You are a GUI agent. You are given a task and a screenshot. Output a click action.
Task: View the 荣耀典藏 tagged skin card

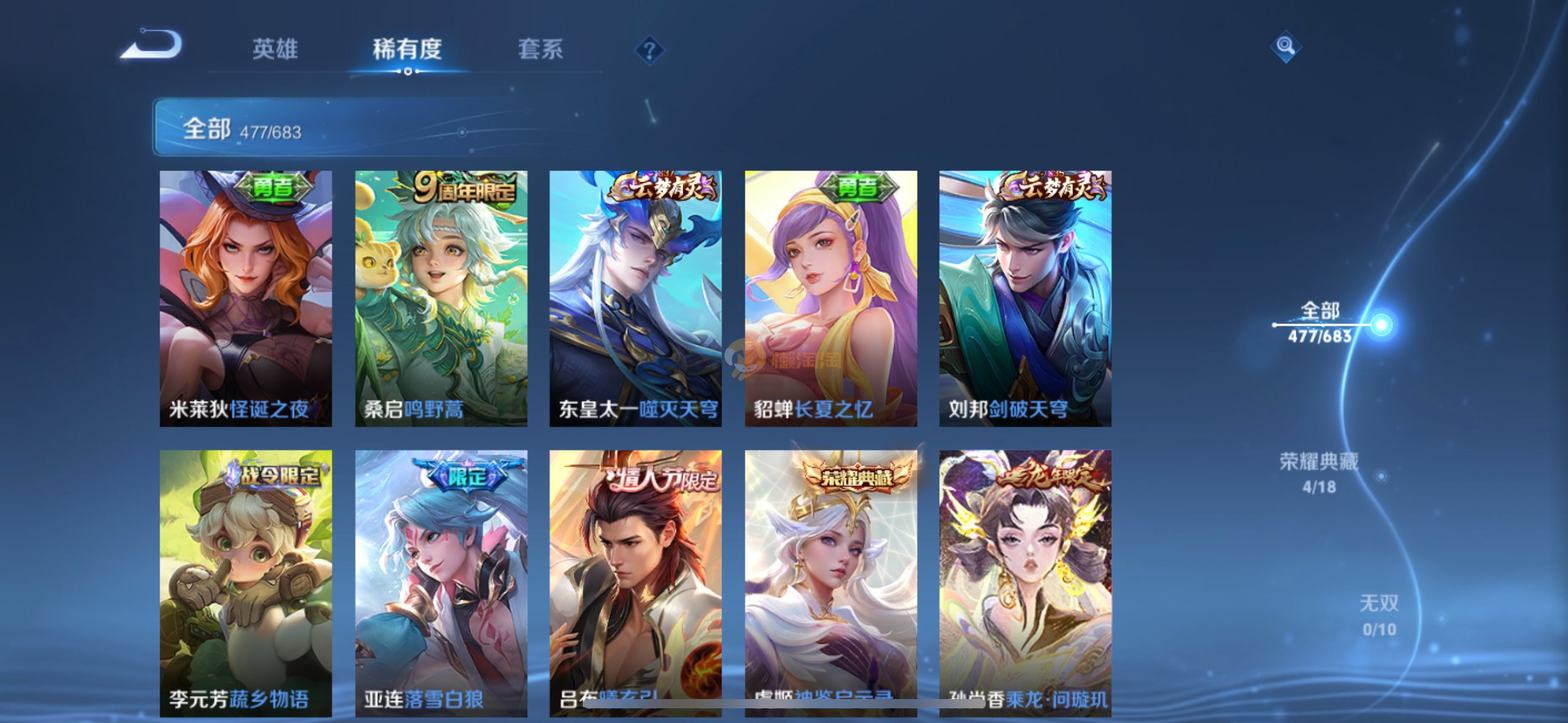[x=831, y=583]
